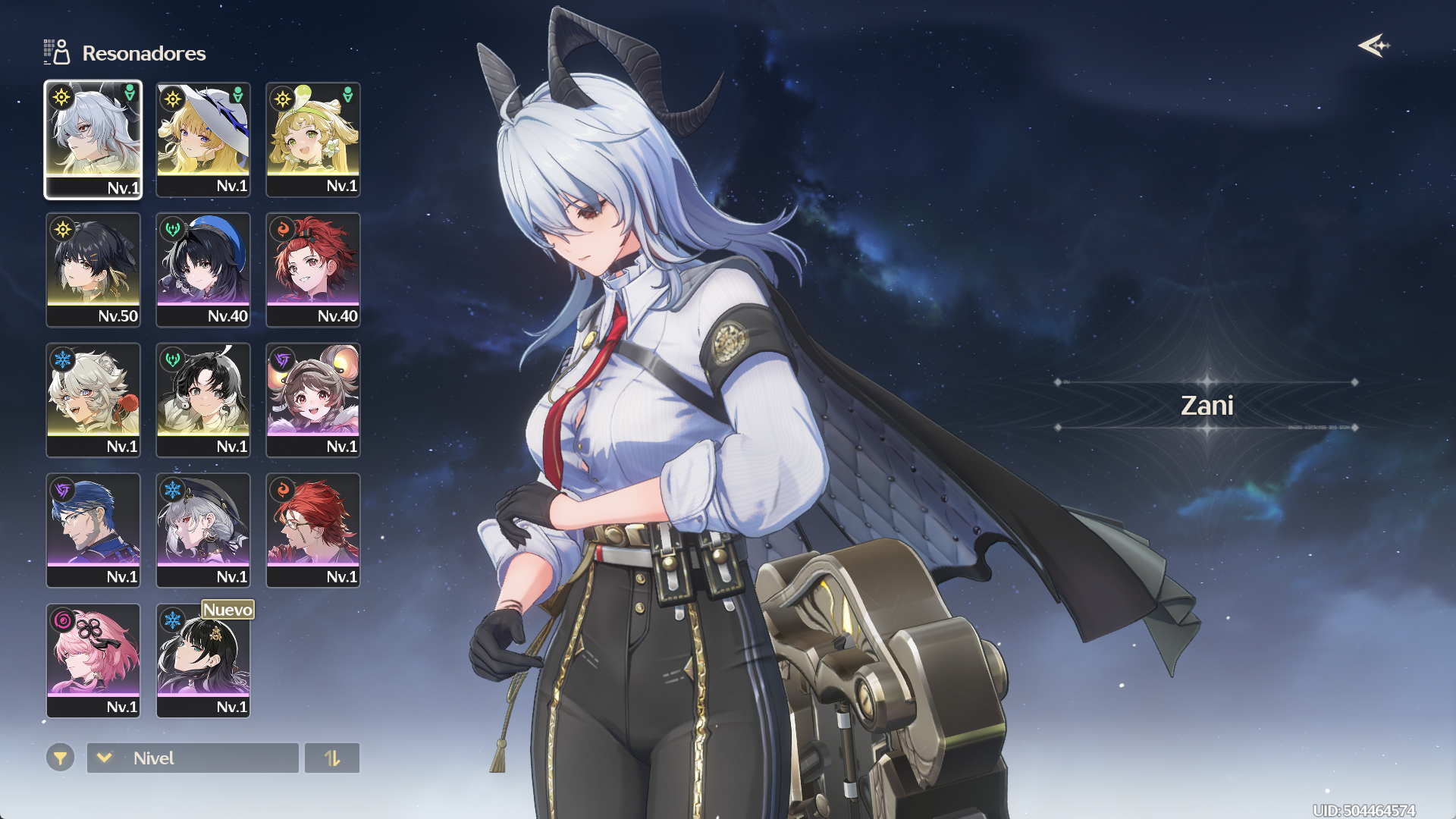Image resolution: width=1456 pixels, height=819 pixels.
Task: Select the black-and-white haired wind resonator
Action: point(203,400)
